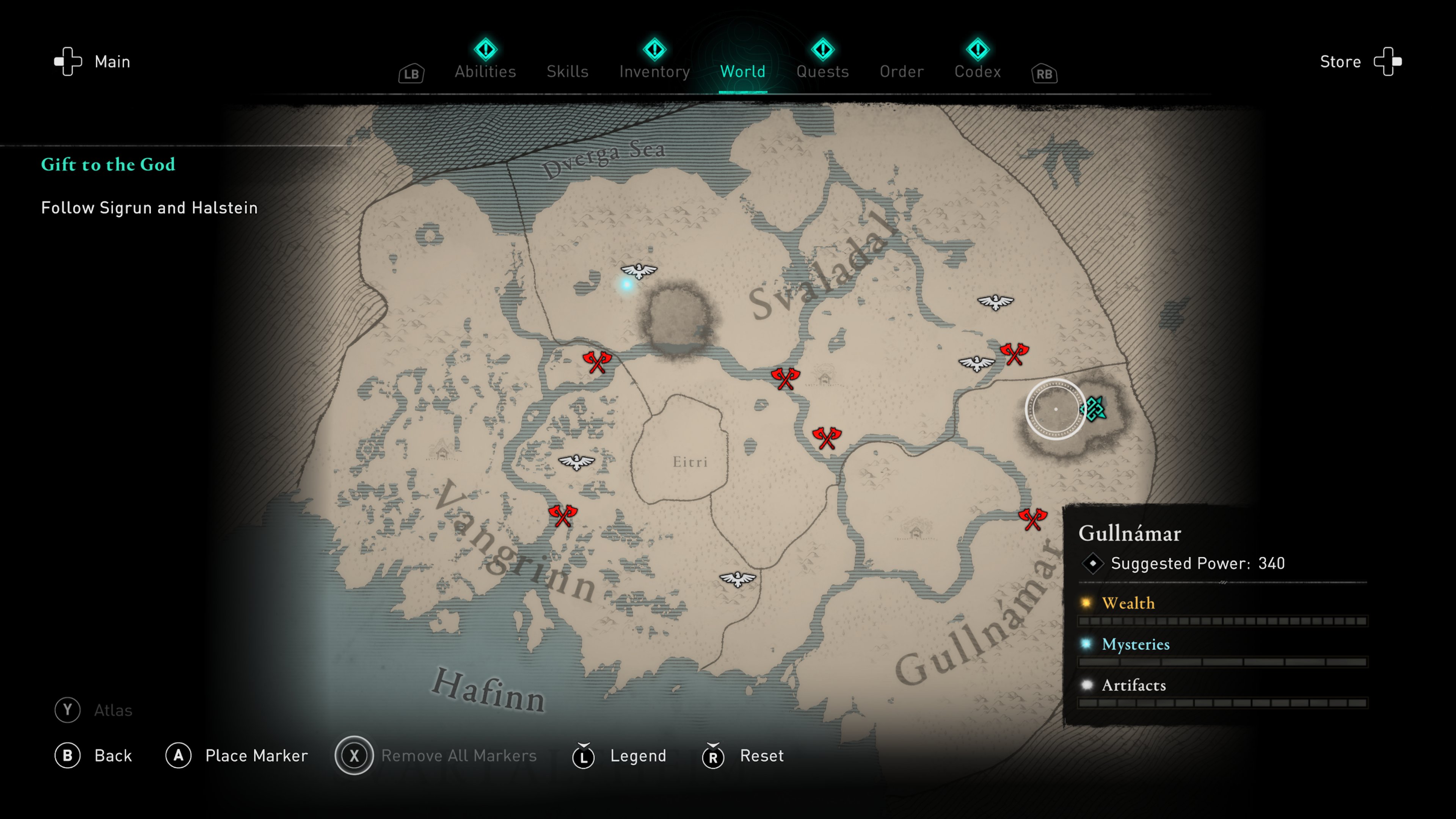
Task: Click the Gift to the God quest title
Action: click(108, 165)
